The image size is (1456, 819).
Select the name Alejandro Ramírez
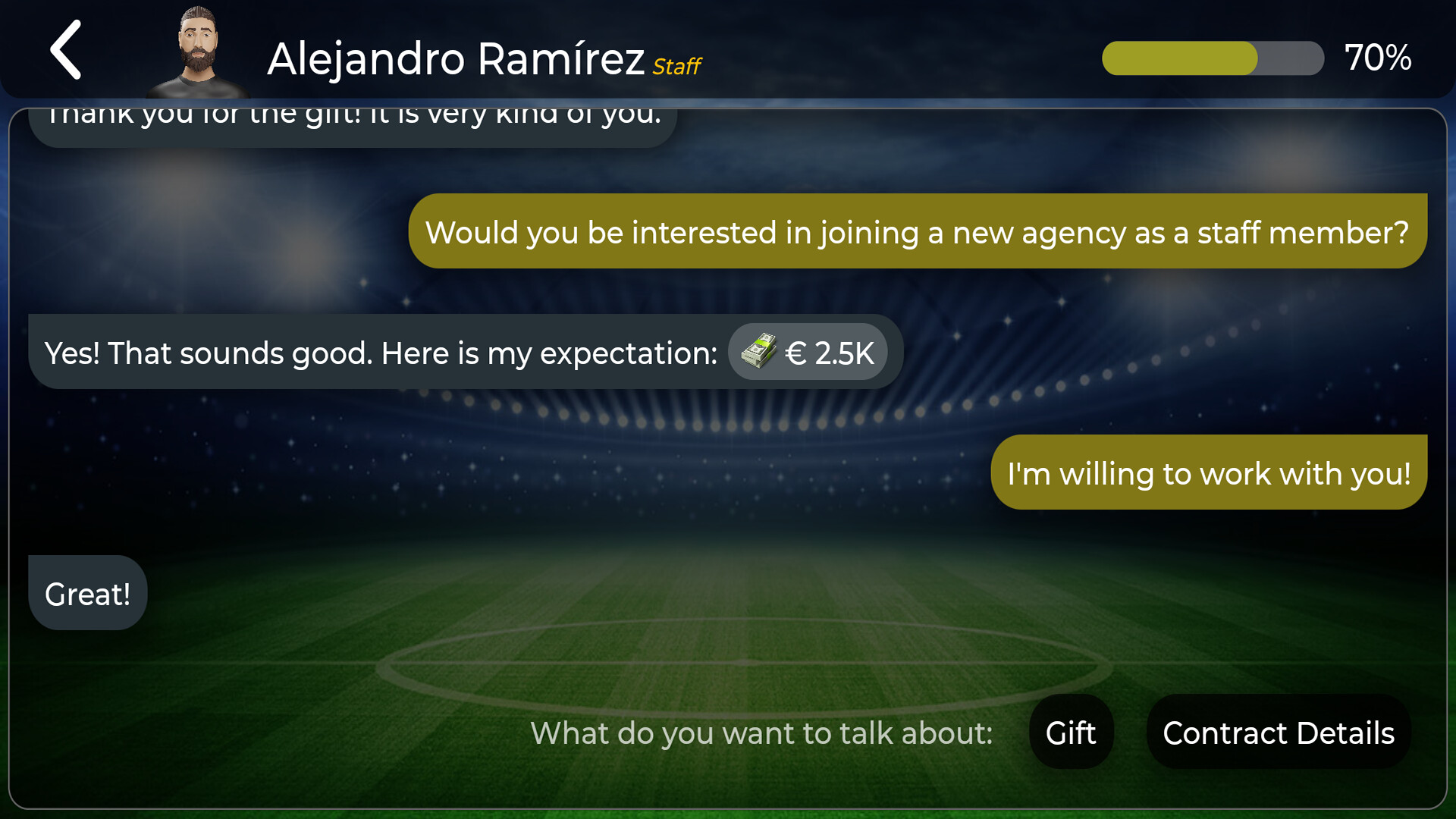(x=455, y=59)
